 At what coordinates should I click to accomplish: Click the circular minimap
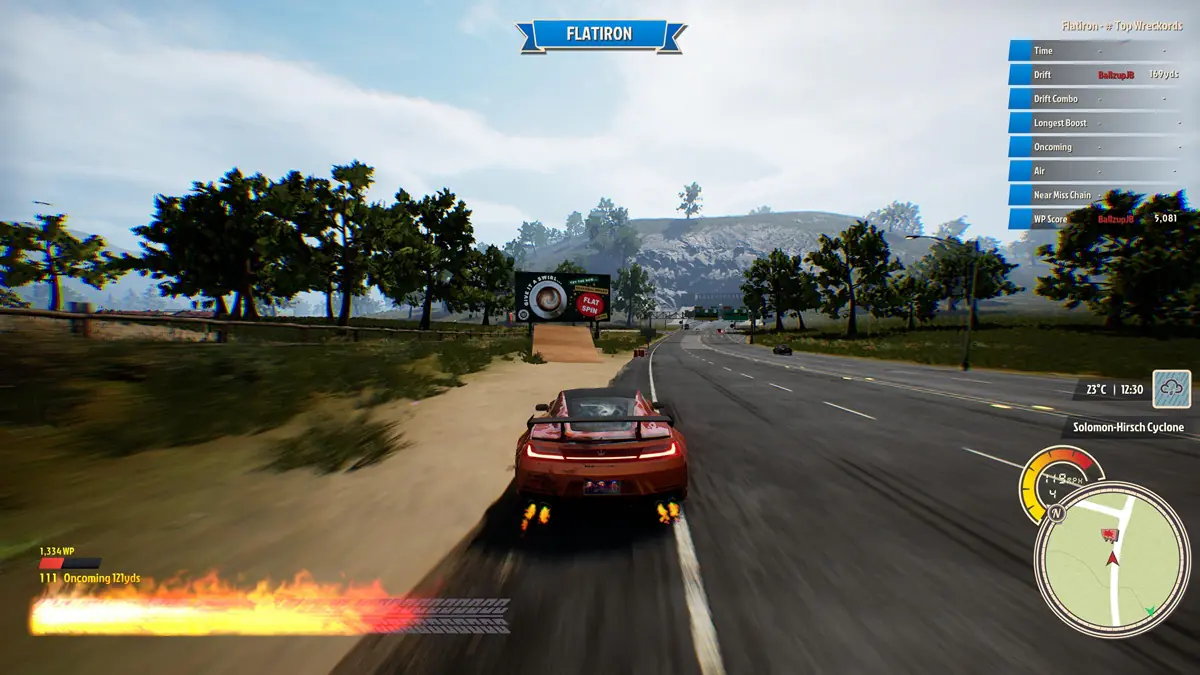click(x=1111, y=558)
